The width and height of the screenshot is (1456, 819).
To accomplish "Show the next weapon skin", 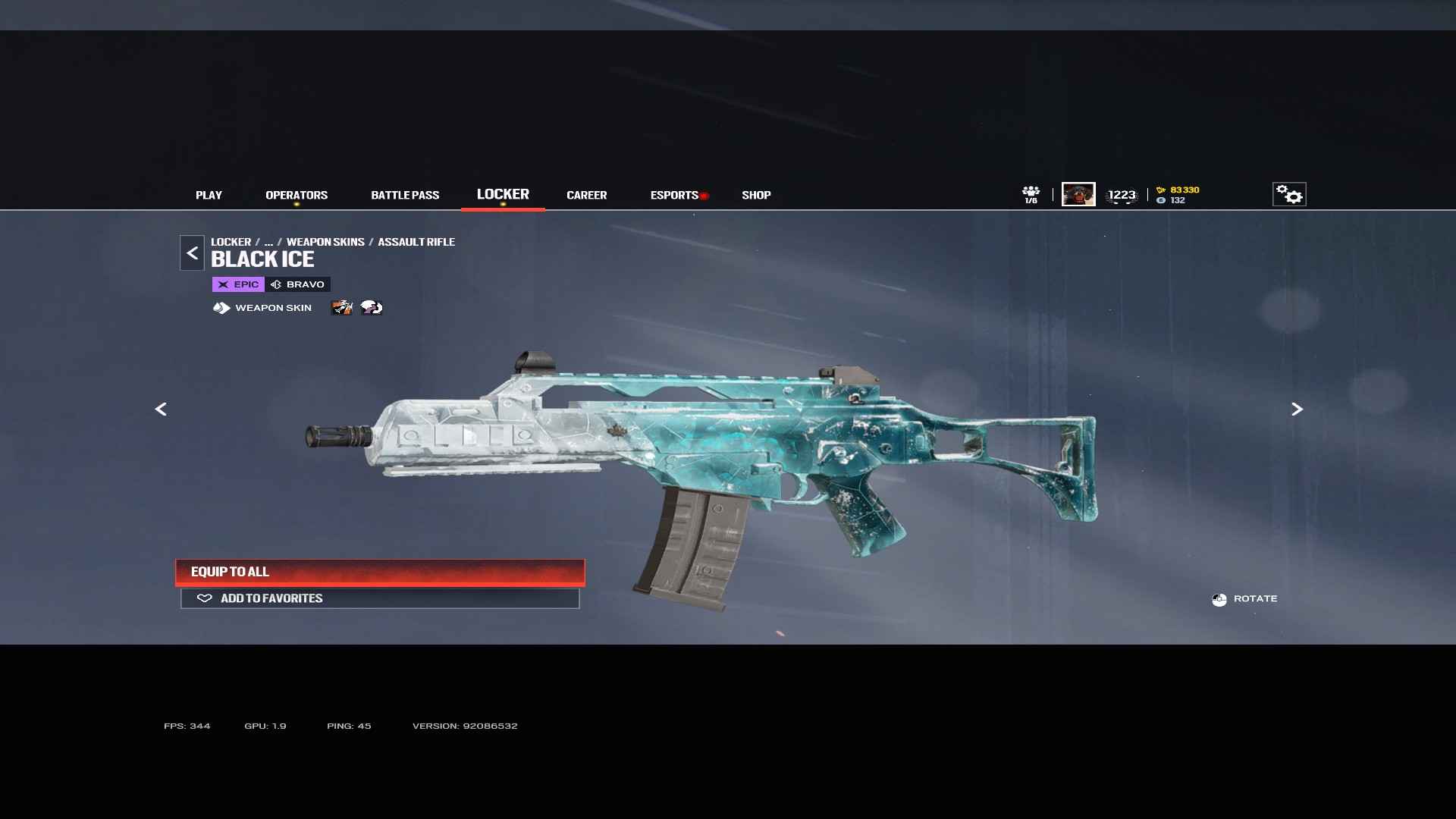I will (1297, 409).
